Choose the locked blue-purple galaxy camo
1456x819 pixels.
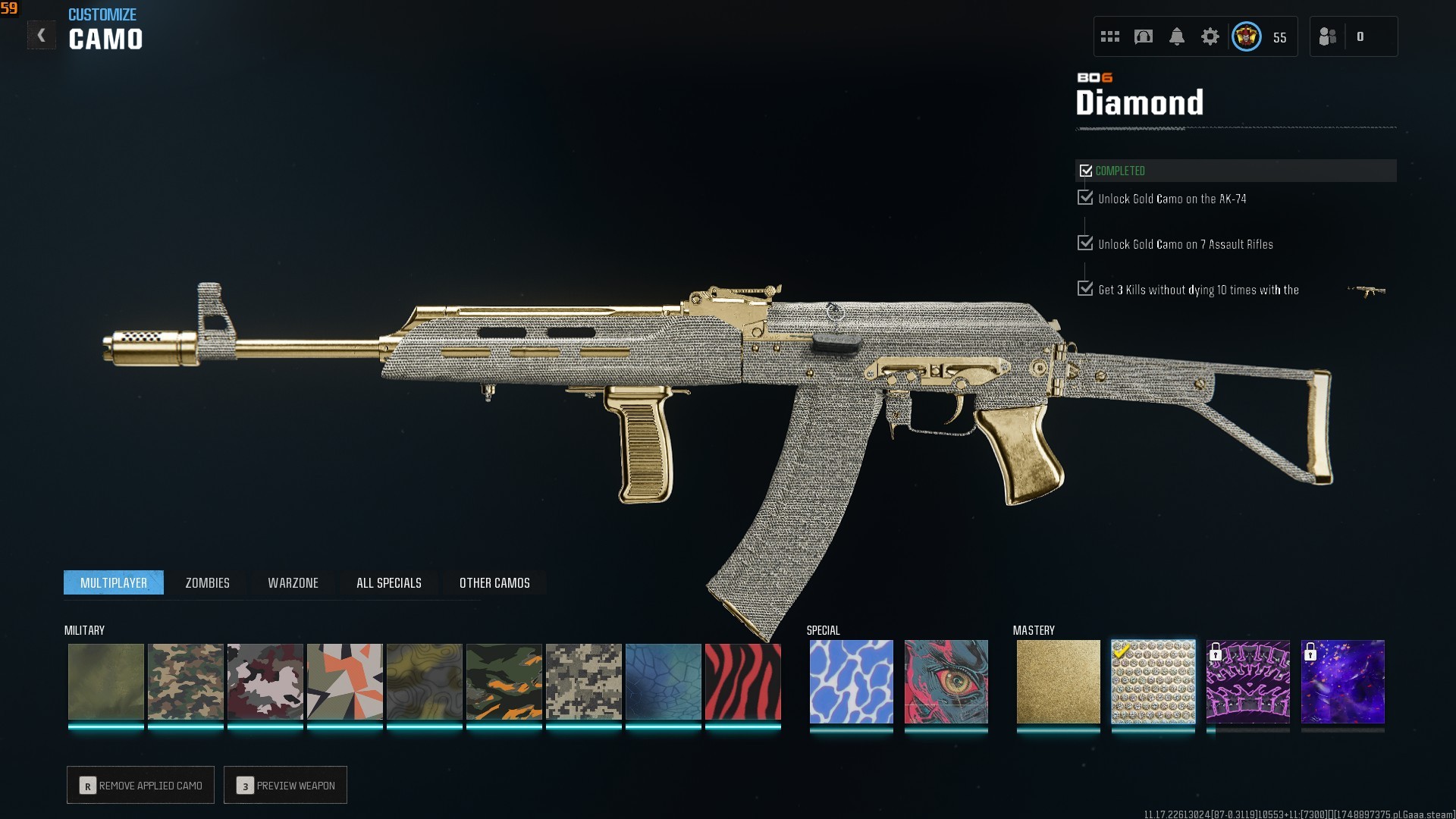pos(1342,682)
